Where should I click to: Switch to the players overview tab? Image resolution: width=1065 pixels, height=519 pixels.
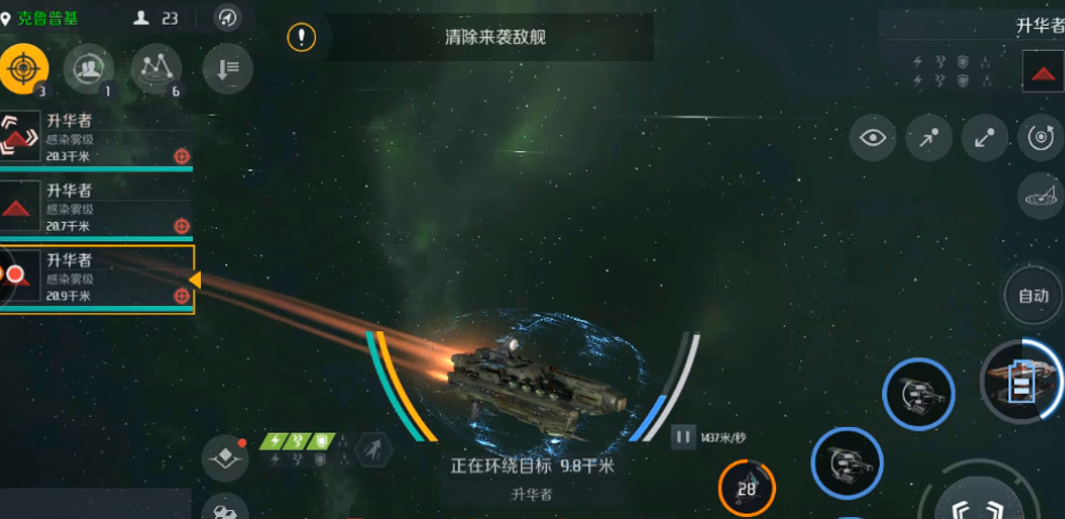88,69
